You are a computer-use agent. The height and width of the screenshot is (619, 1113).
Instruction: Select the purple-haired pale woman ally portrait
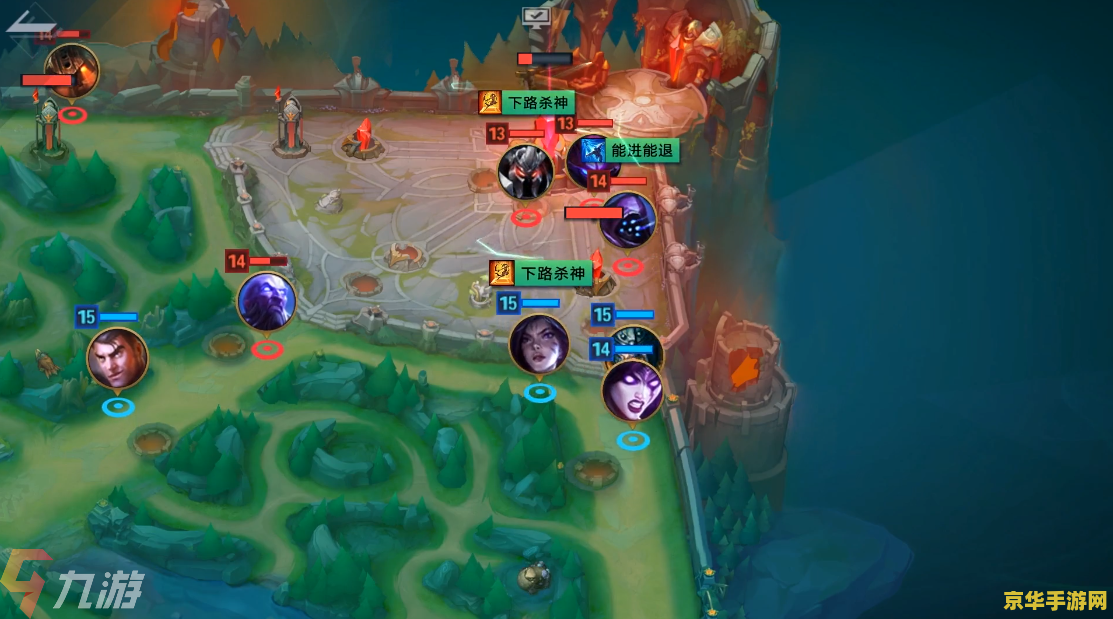632,389
